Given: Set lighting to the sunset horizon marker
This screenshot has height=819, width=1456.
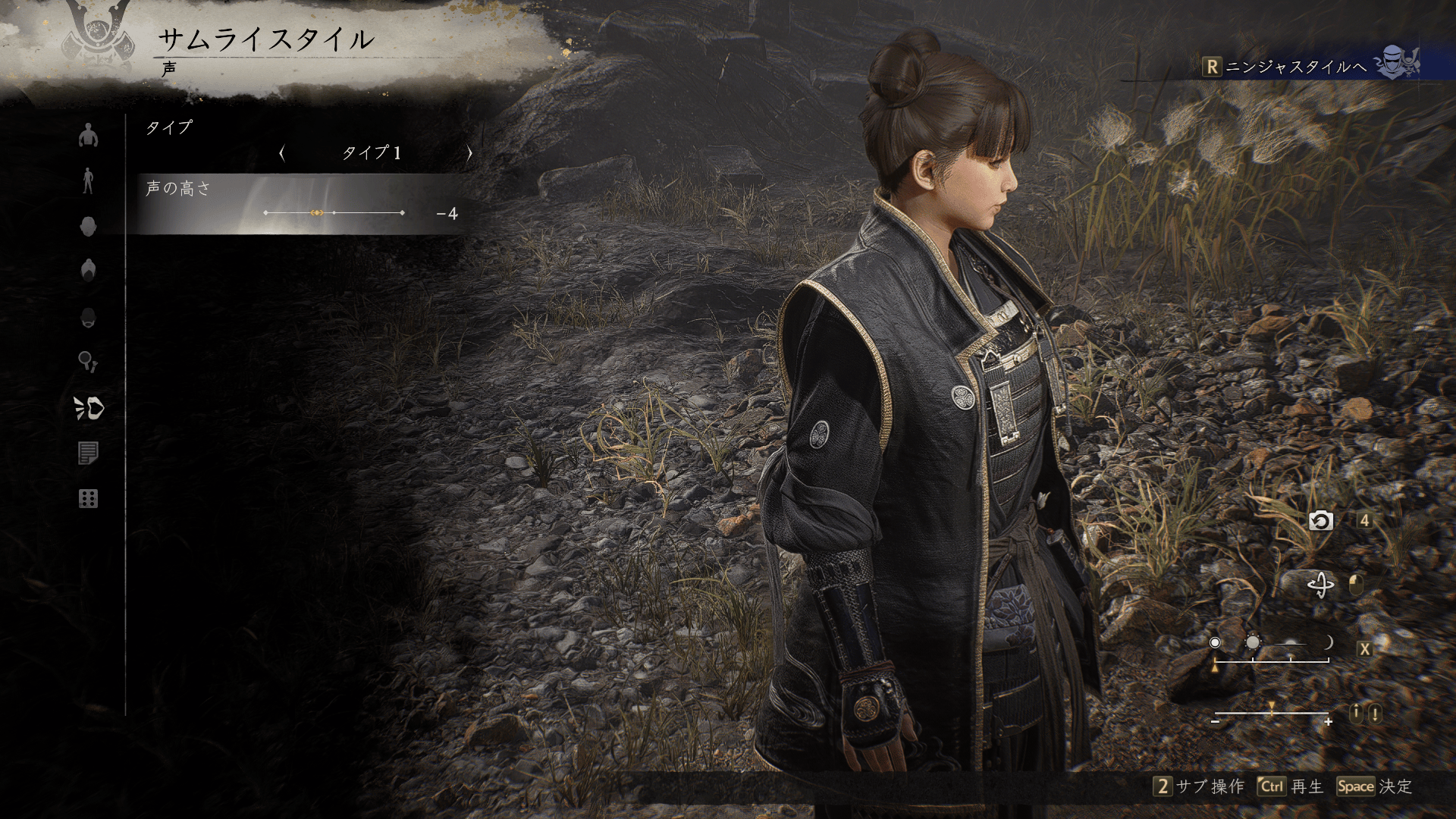Looking at the screenshot, I should pyautogui.click(x=1291, y=645).
